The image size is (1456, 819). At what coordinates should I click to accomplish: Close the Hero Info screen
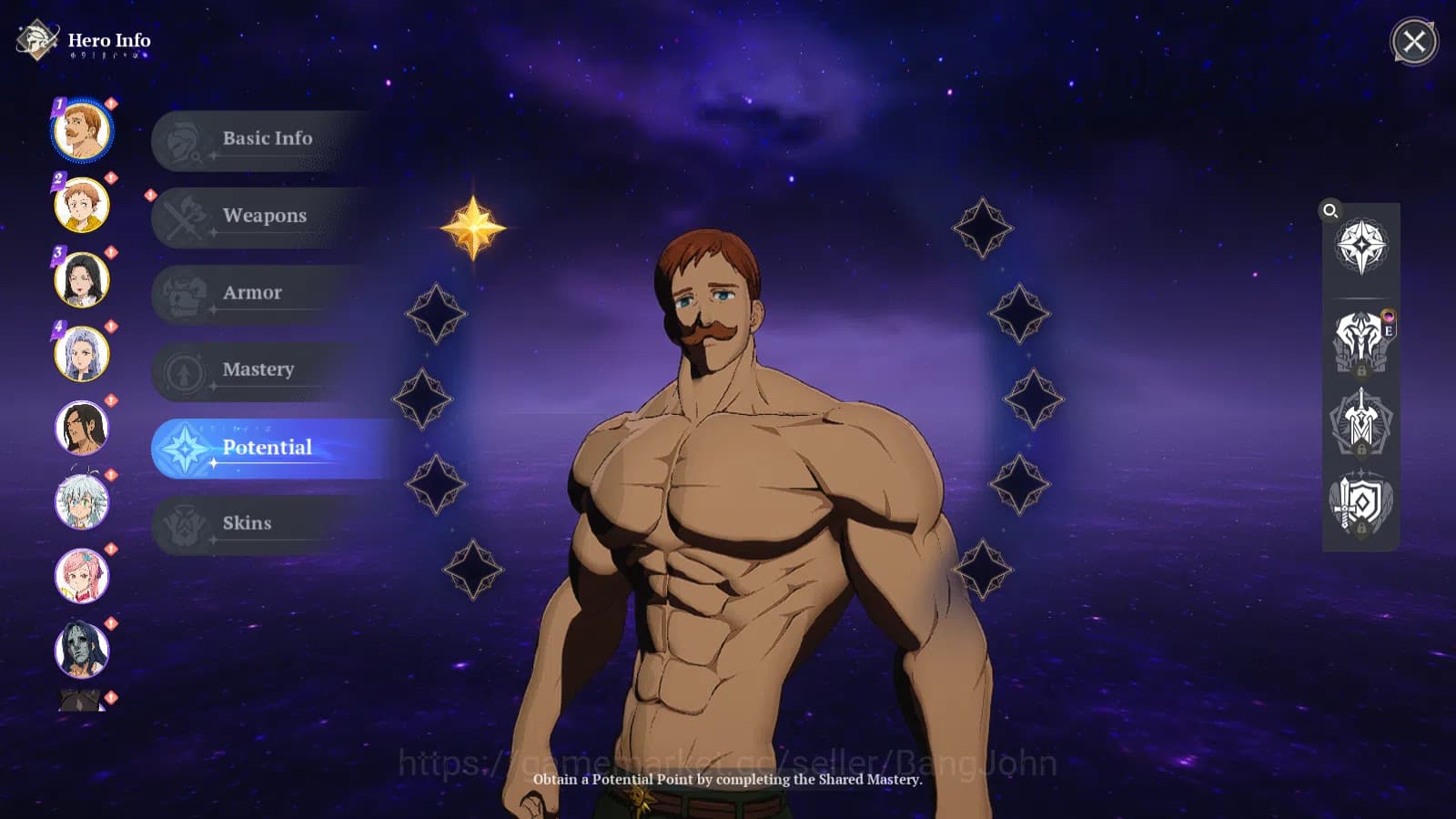[x=1412, y=43]
